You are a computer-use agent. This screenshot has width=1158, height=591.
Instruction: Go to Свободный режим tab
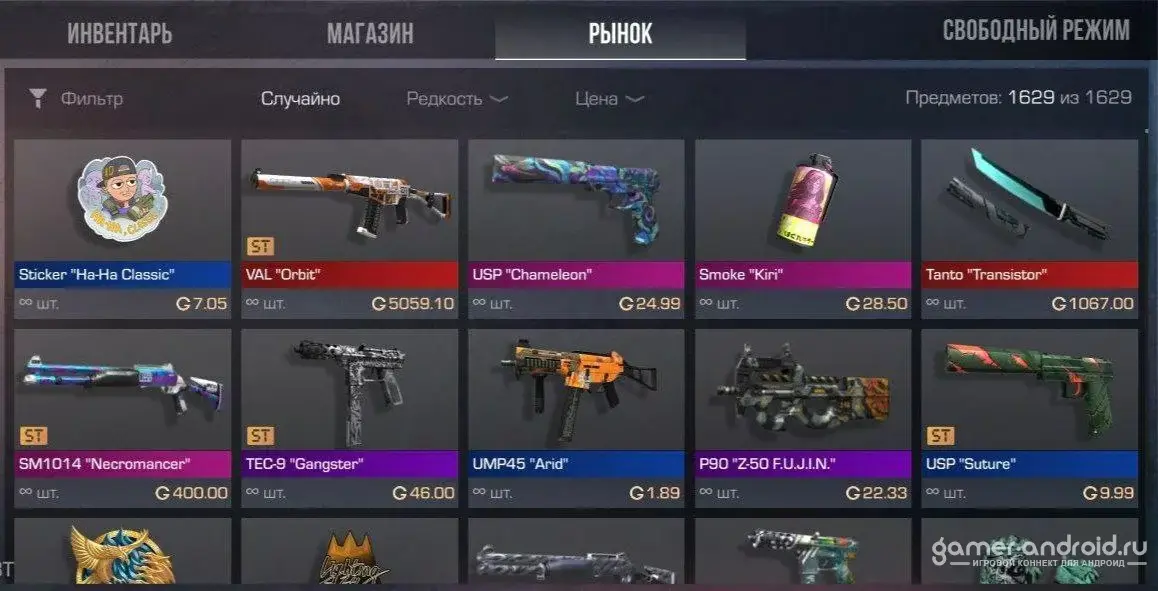click(x=1036, y=31)
